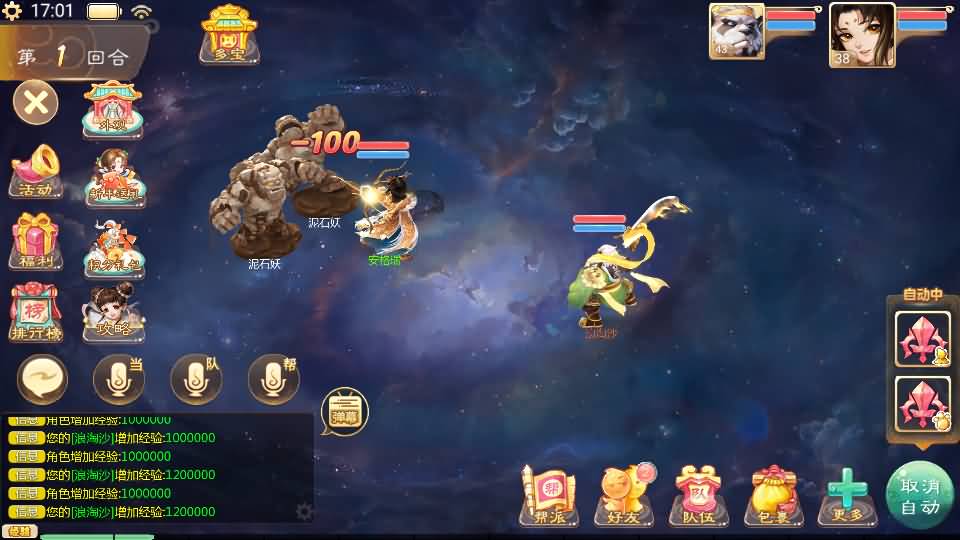The image size is (960, 540).
Task: Open the 活动 events menu
Action: coord(36,172)
